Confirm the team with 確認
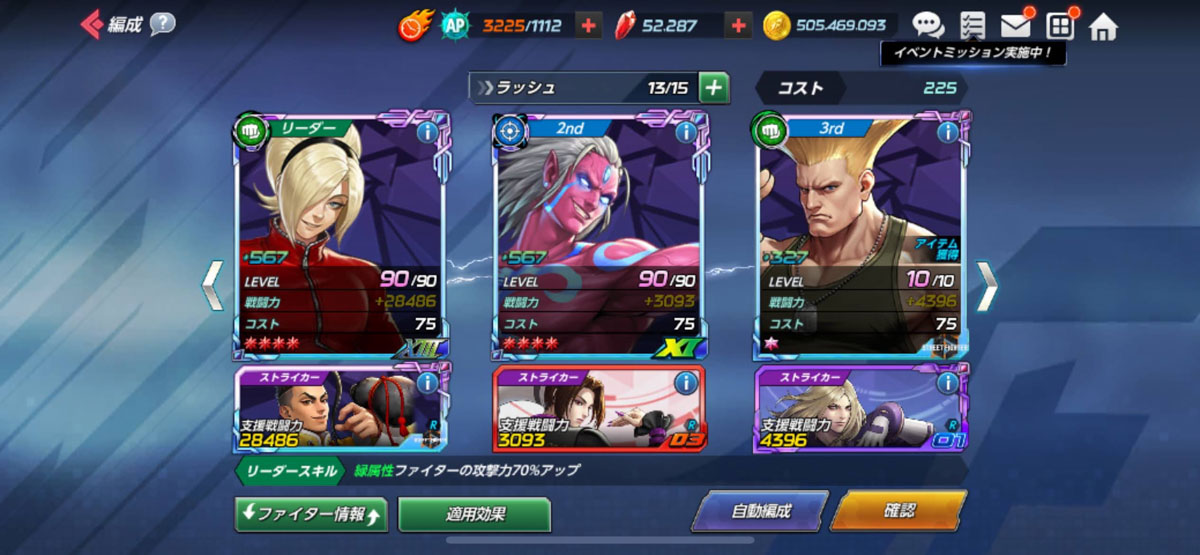1200x555 pixels. tap(898, 511)
